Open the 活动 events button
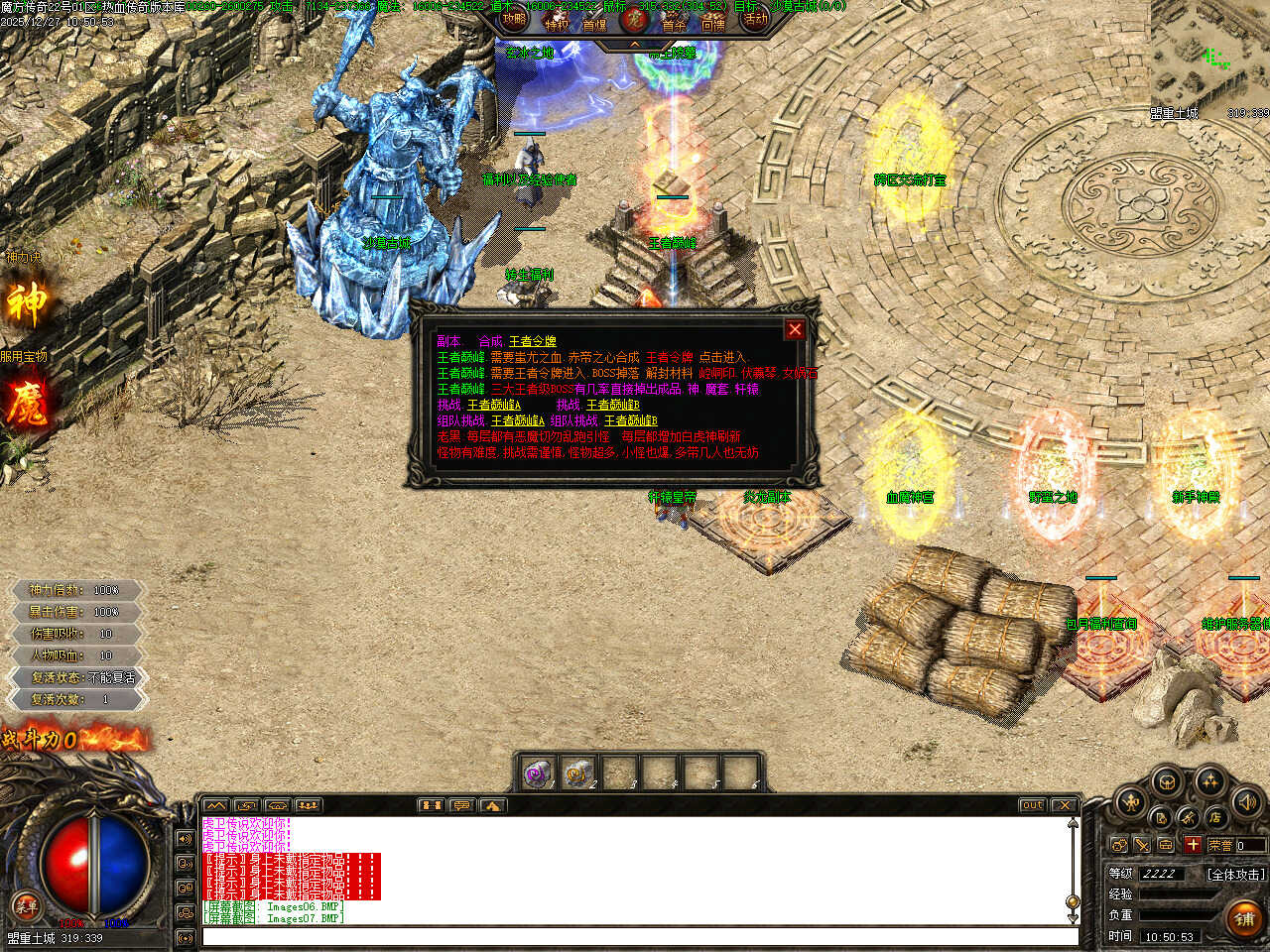1270x952 pixels. click(x=756, y=19)
